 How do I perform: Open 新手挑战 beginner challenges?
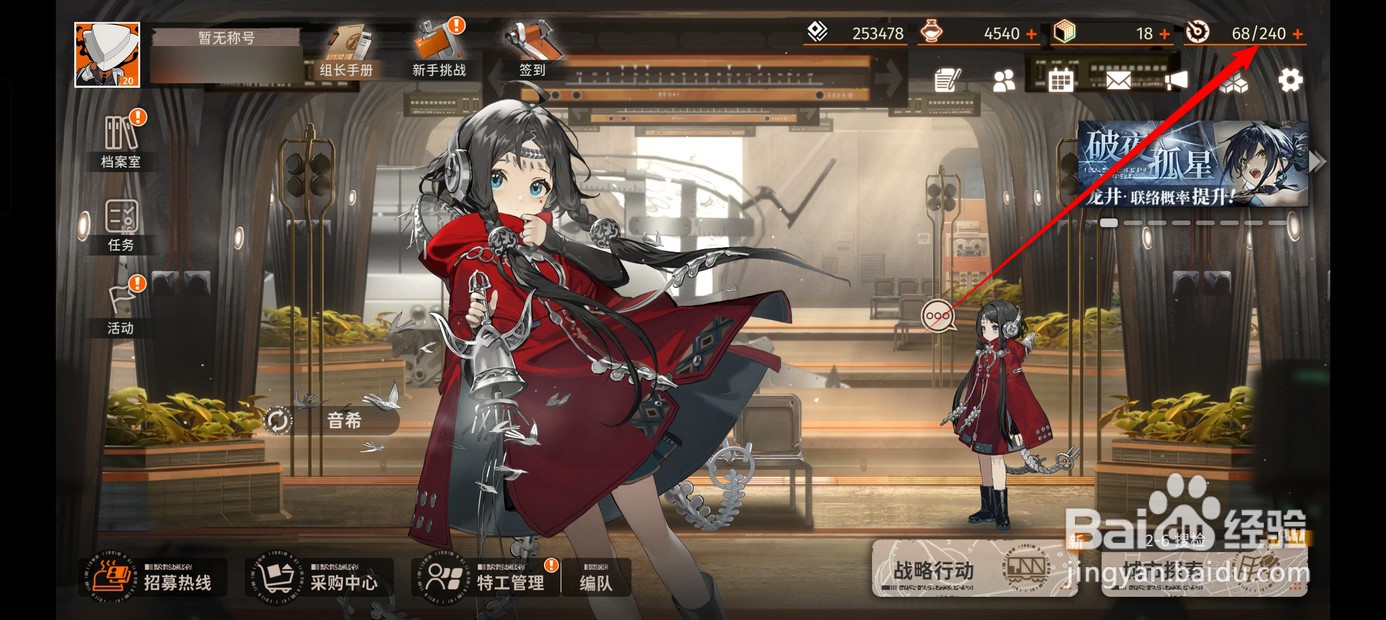[x=439, y=51]
